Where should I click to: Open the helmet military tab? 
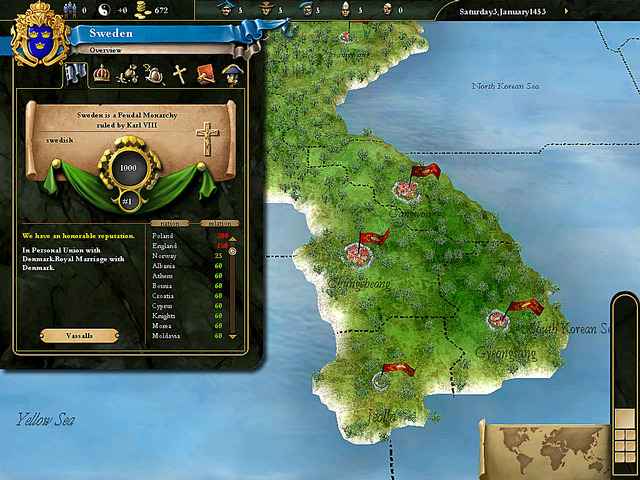(153, 72)
